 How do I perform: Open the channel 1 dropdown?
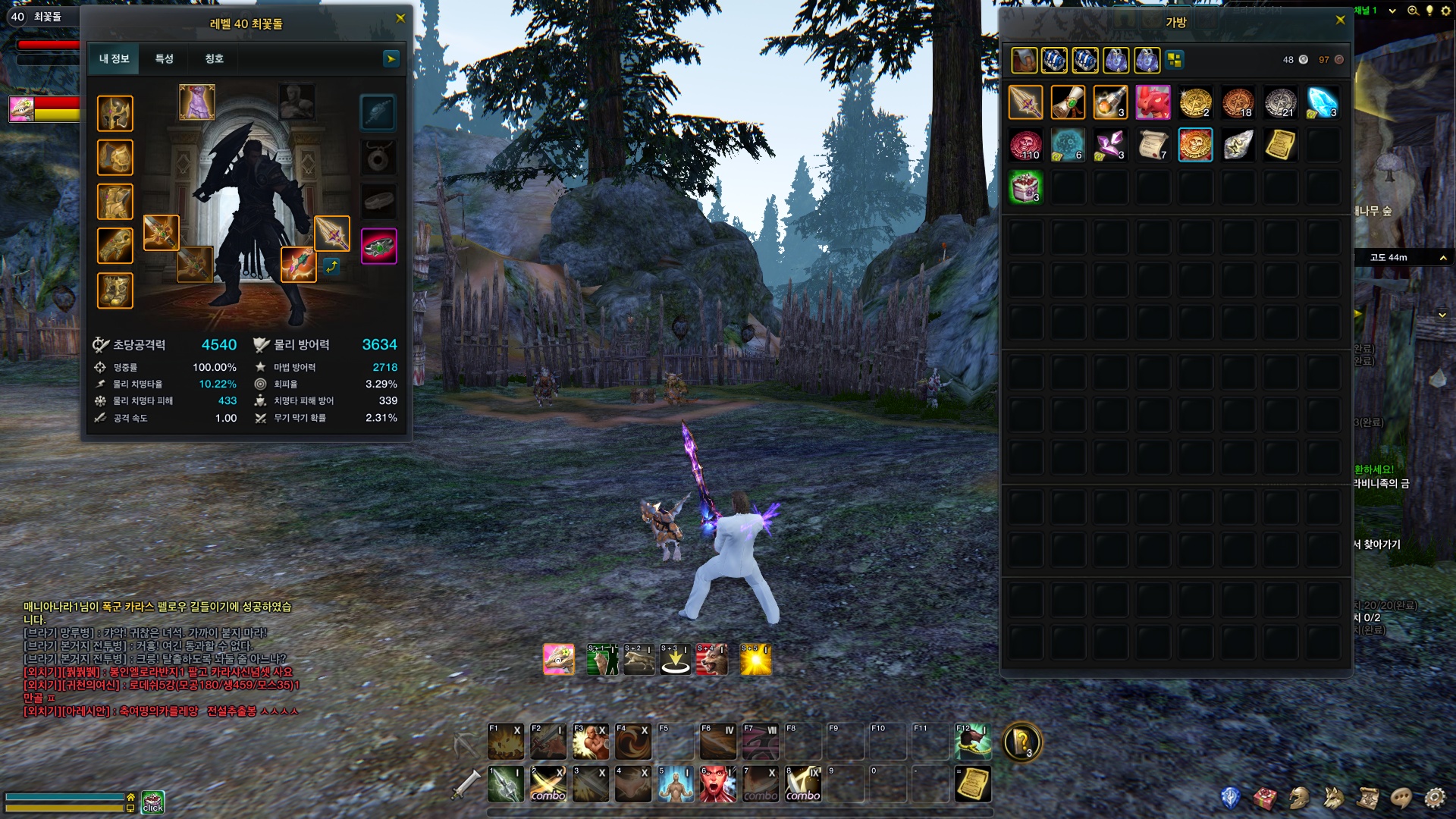pos(1392,11)
